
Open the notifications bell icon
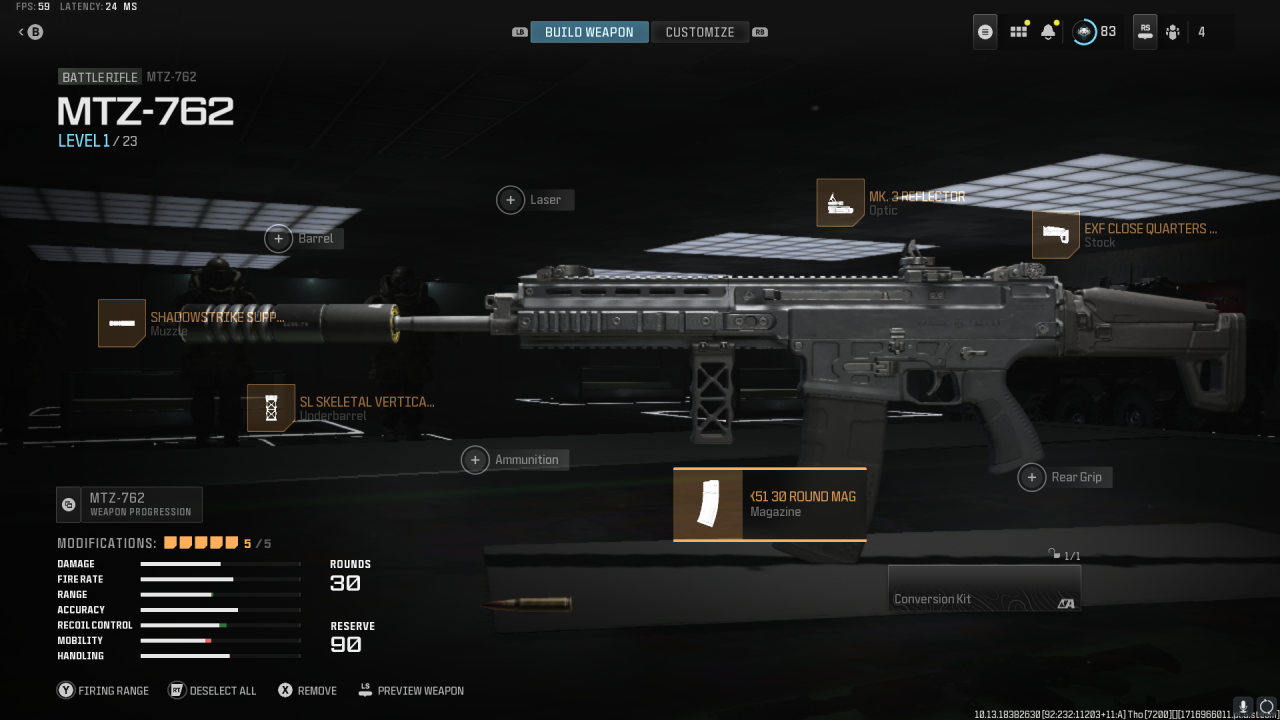click(1048, 31)
